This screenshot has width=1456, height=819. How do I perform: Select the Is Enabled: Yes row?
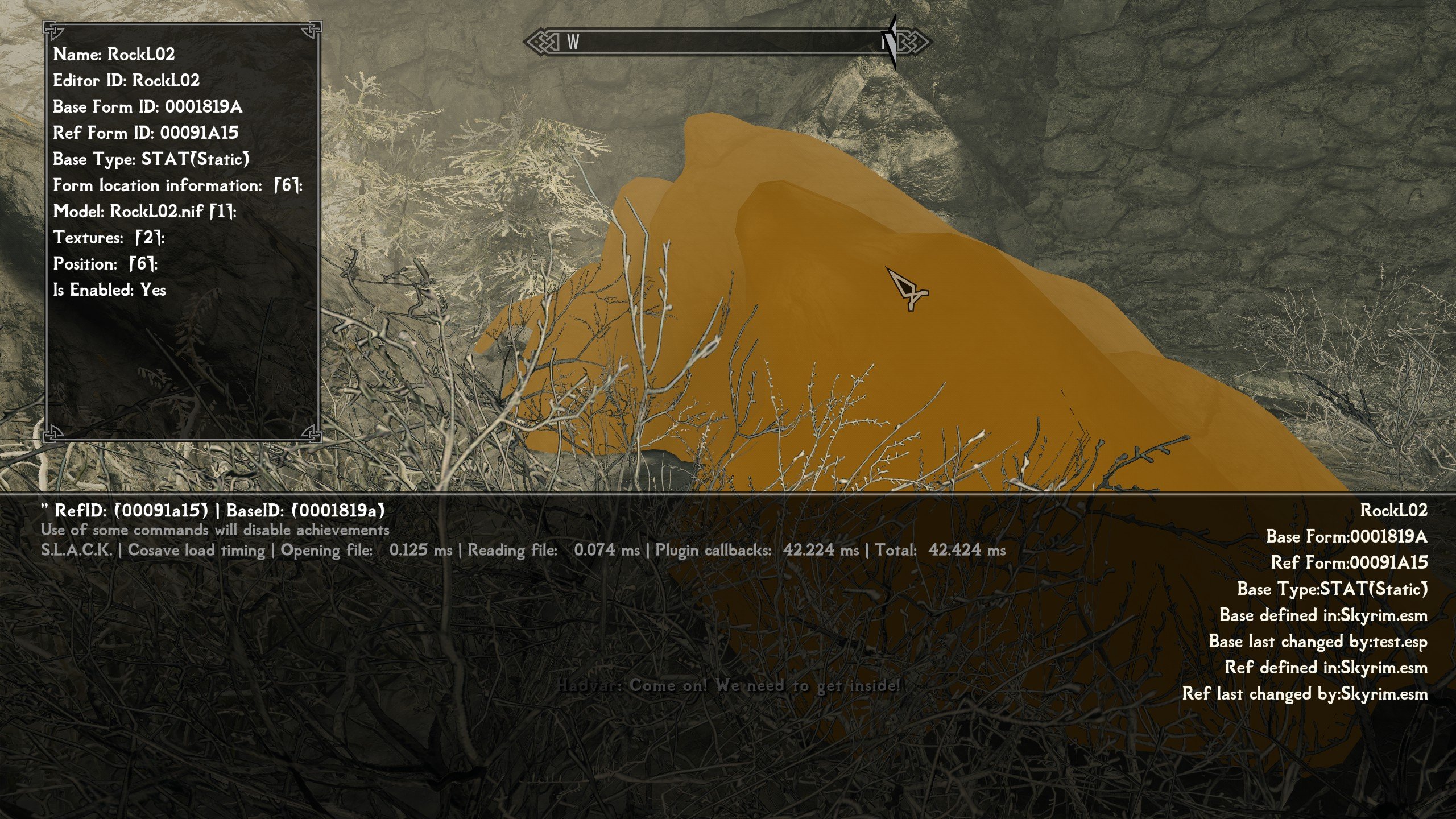point(109,290)
